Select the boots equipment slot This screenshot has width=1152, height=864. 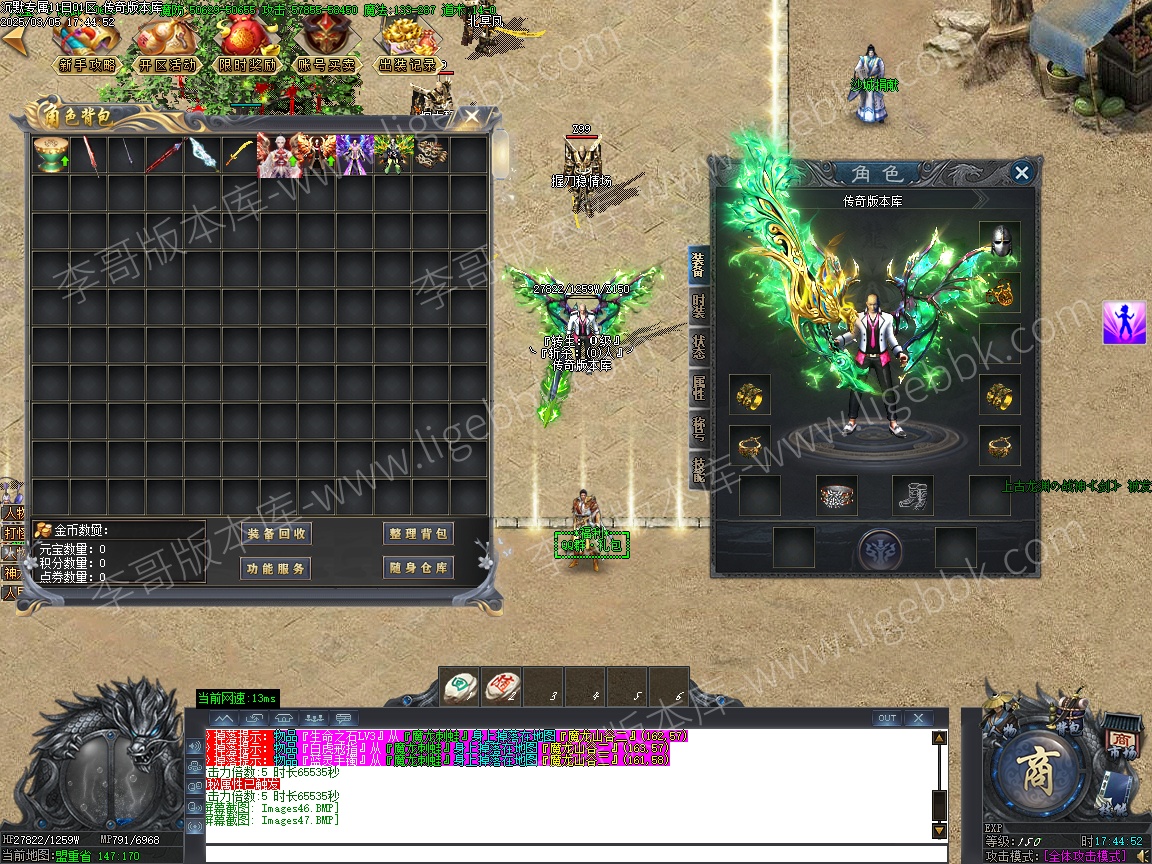(x=913, y=495)
